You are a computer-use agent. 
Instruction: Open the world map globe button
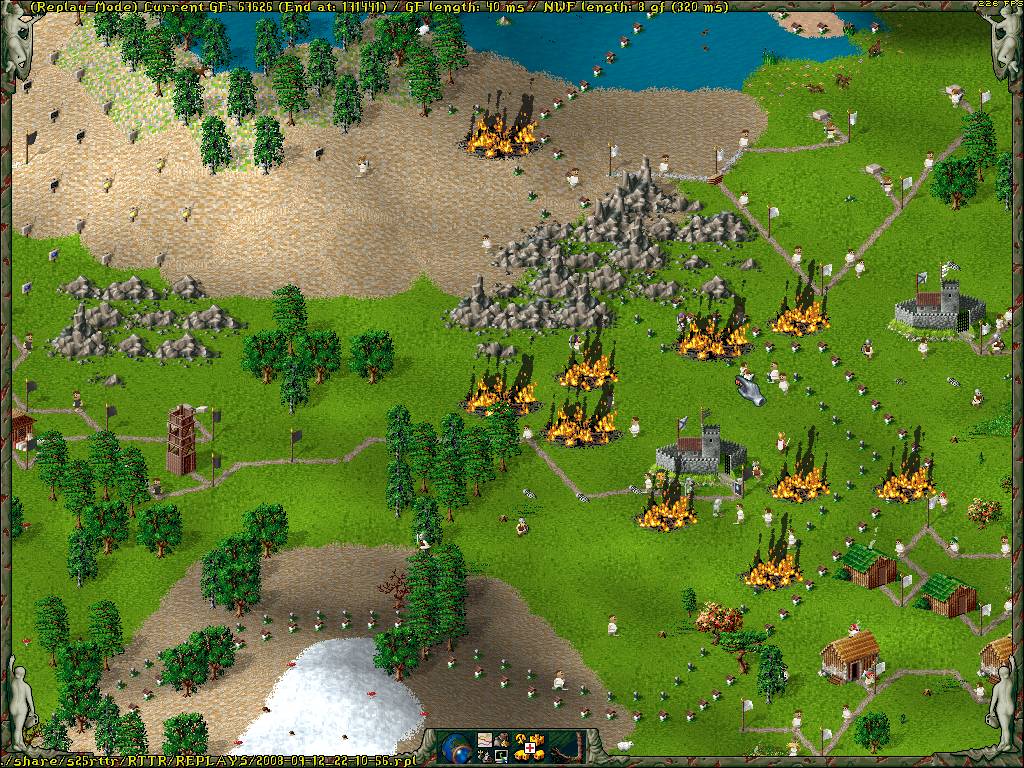pos(455,745)
